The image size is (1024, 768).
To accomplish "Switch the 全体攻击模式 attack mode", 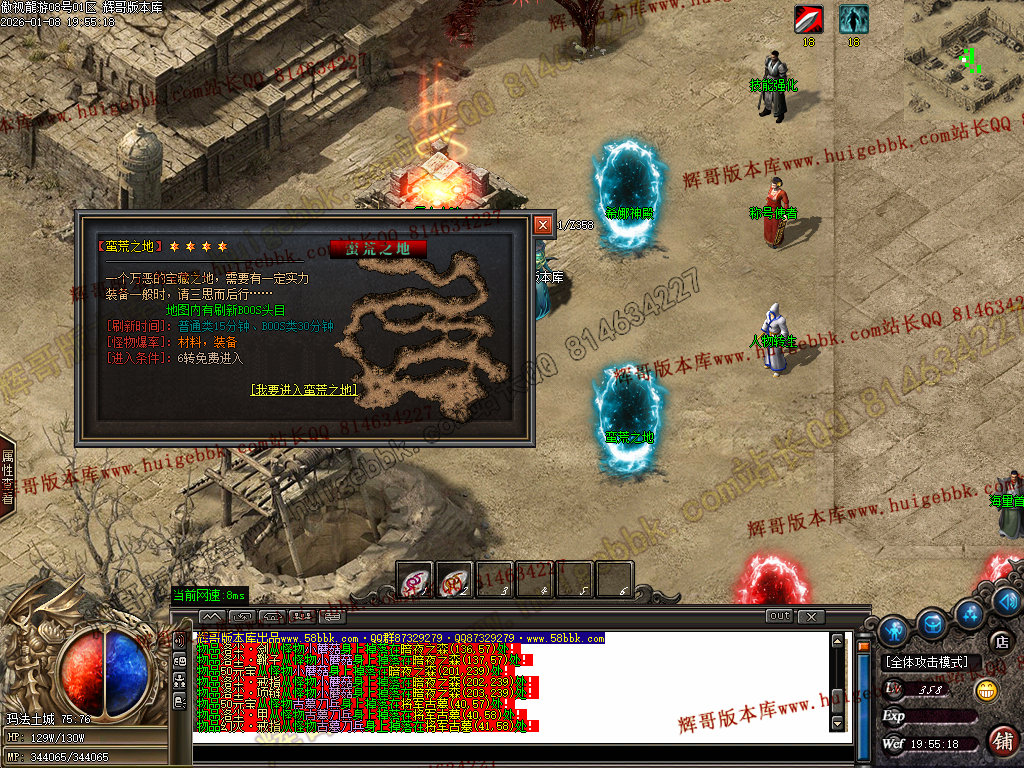I will (x=927, y=662).
